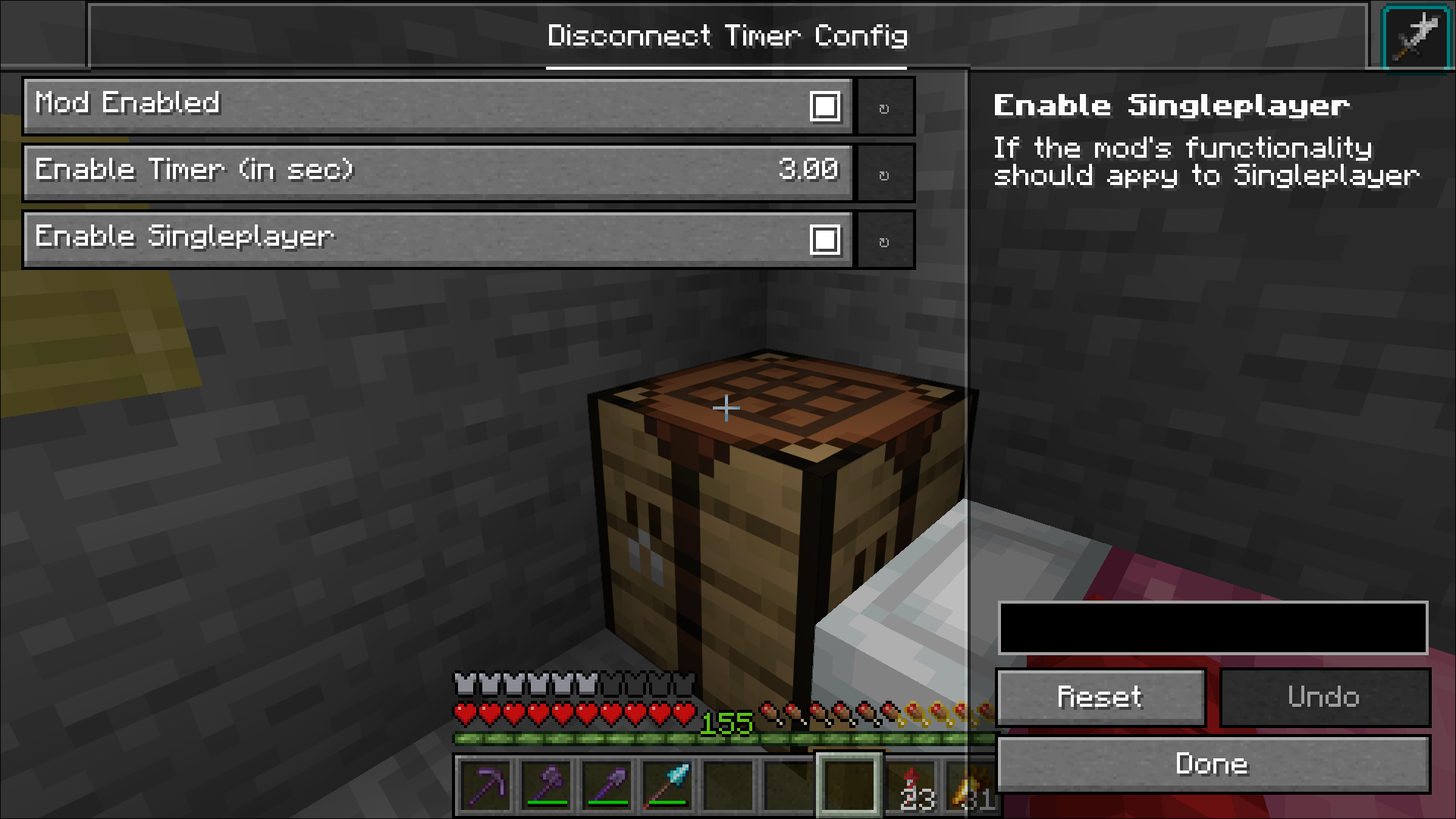Reset the Enable Timer value to default
Screen dimensions: 1456x819
(884, 172)
